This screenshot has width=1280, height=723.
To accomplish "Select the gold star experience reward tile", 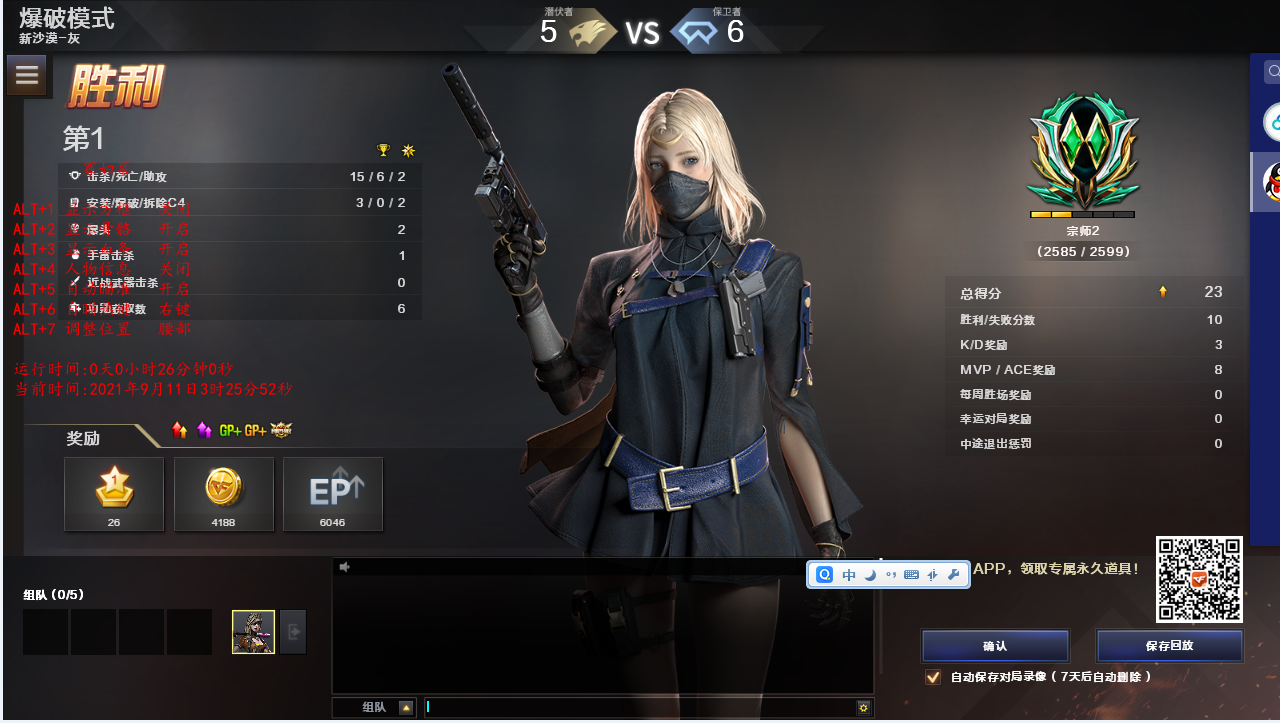I will click(114, 494).
